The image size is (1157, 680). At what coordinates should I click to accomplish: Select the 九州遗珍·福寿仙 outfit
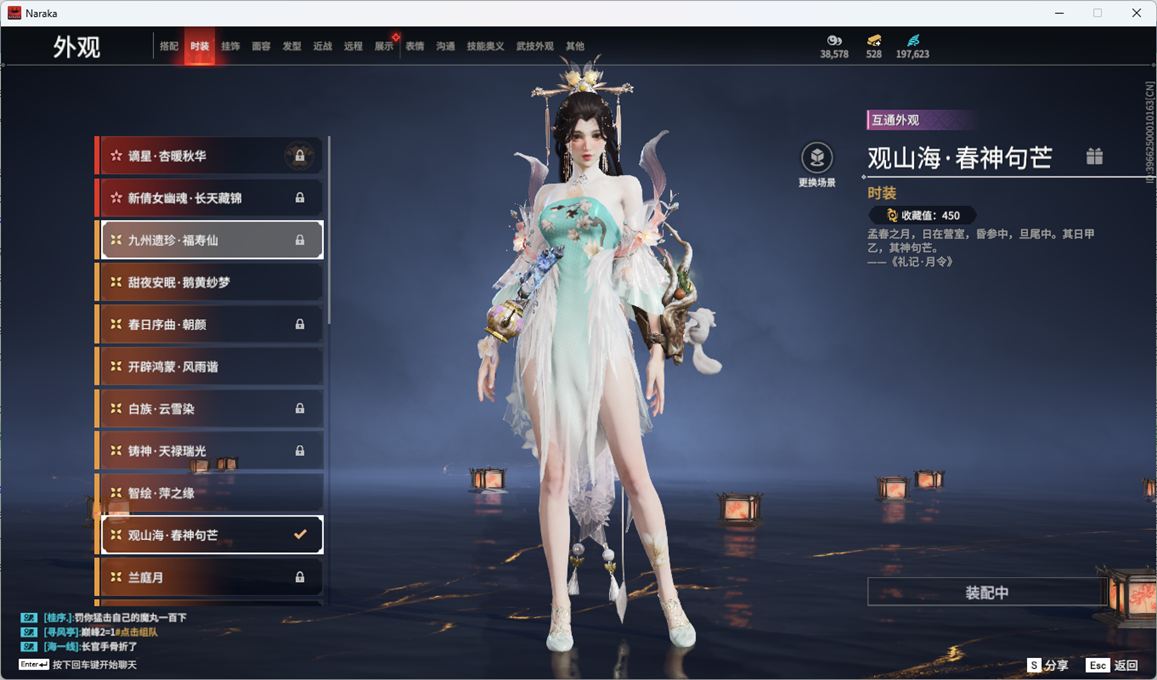(x=210, y=240)
